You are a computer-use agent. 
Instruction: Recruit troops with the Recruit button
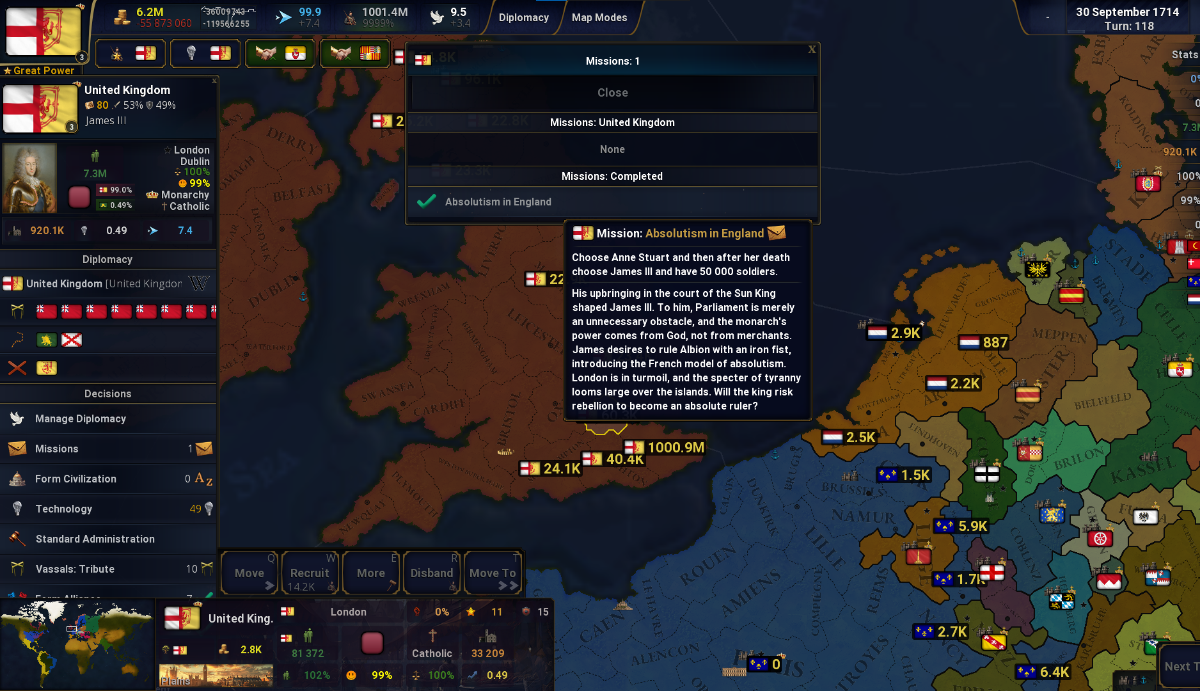(310, 573)
